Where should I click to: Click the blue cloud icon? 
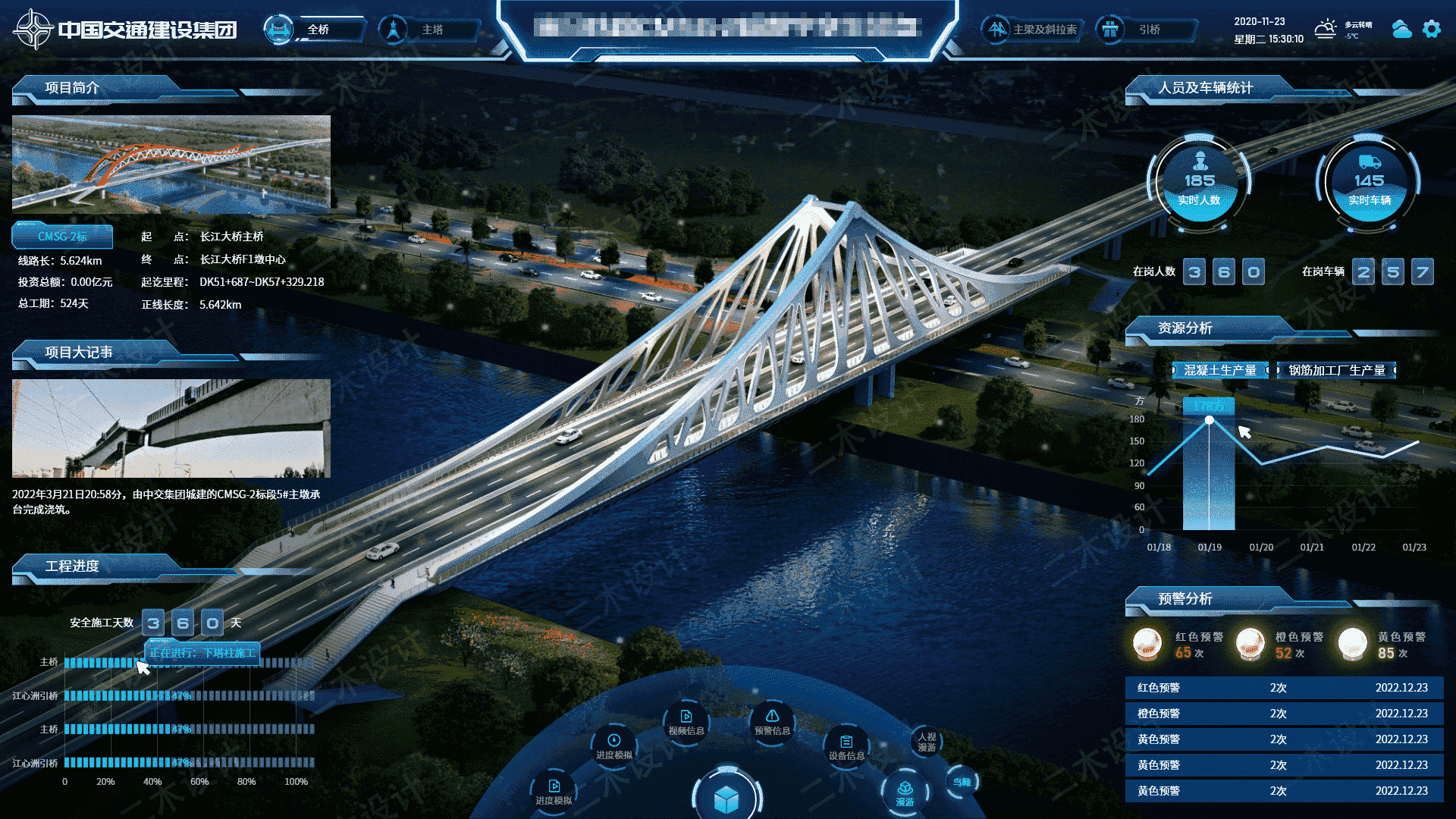(x=1401, y=29)
